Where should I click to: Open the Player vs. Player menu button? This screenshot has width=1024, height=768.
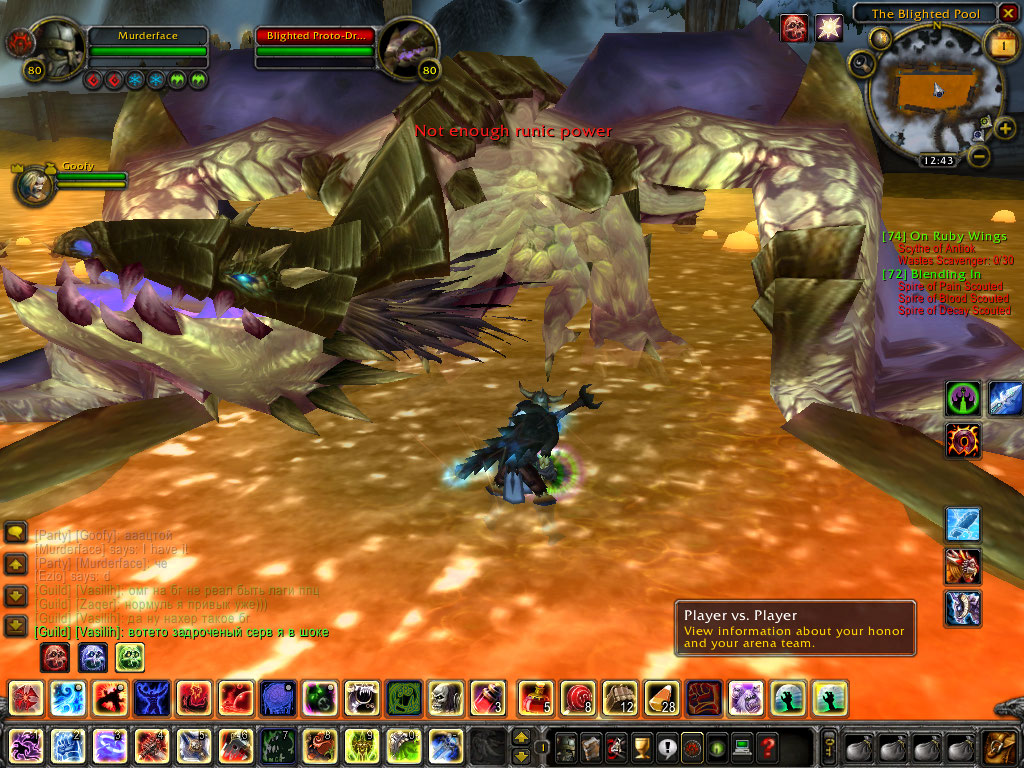pos(690,746)
